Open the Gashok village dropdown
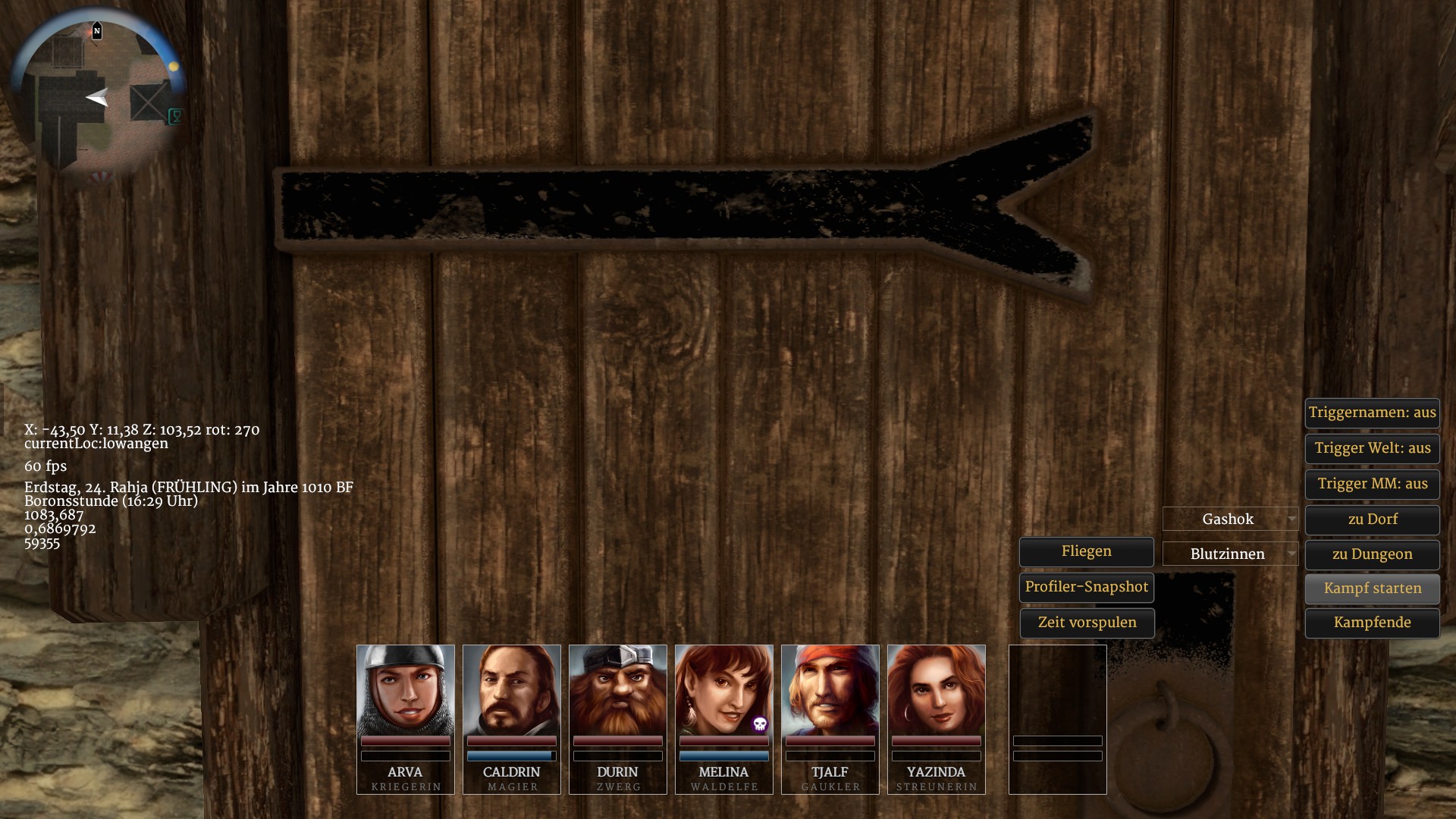The height and width of the screenshot is (819, 1456). point(1230,519)
